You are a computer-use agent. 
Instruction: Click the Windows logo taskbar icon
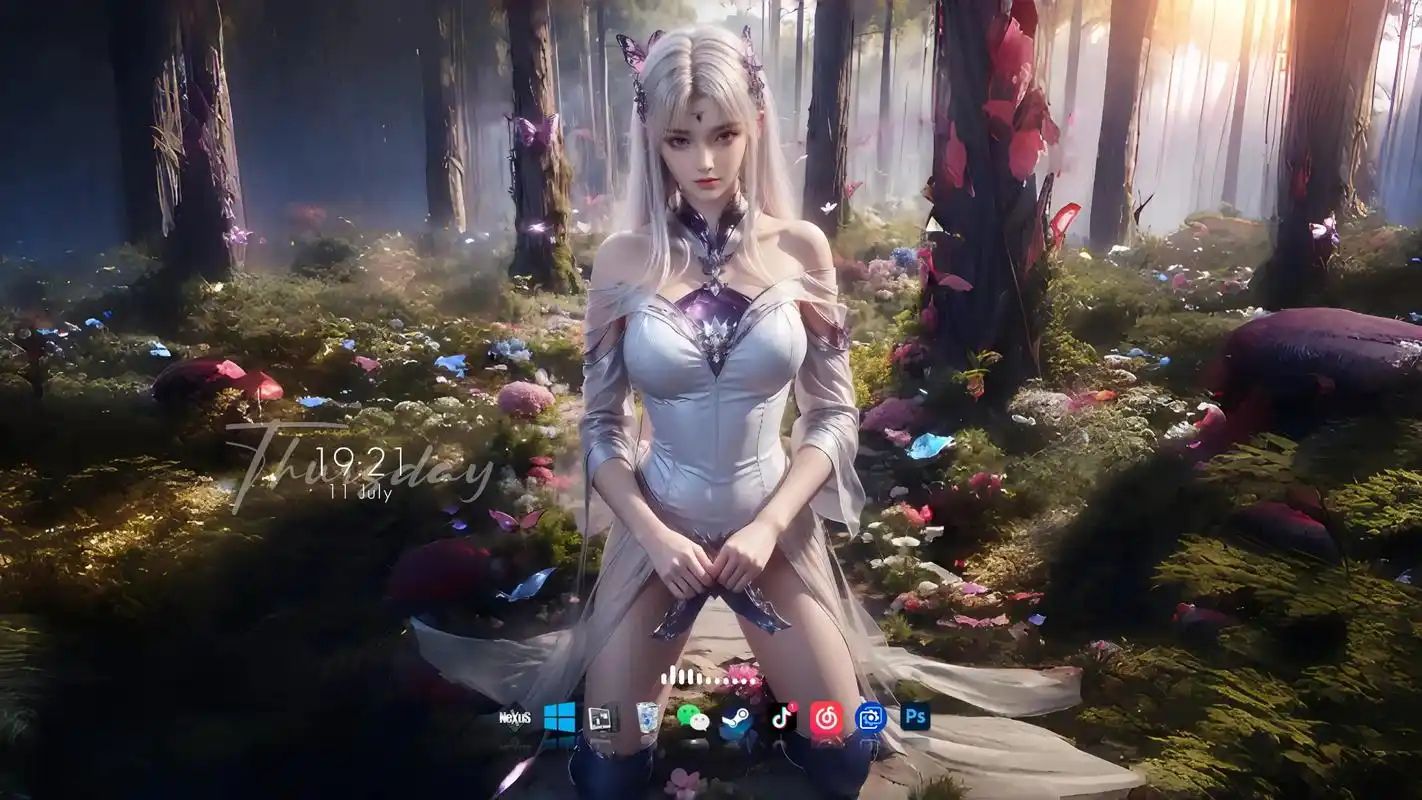(558, 718)
